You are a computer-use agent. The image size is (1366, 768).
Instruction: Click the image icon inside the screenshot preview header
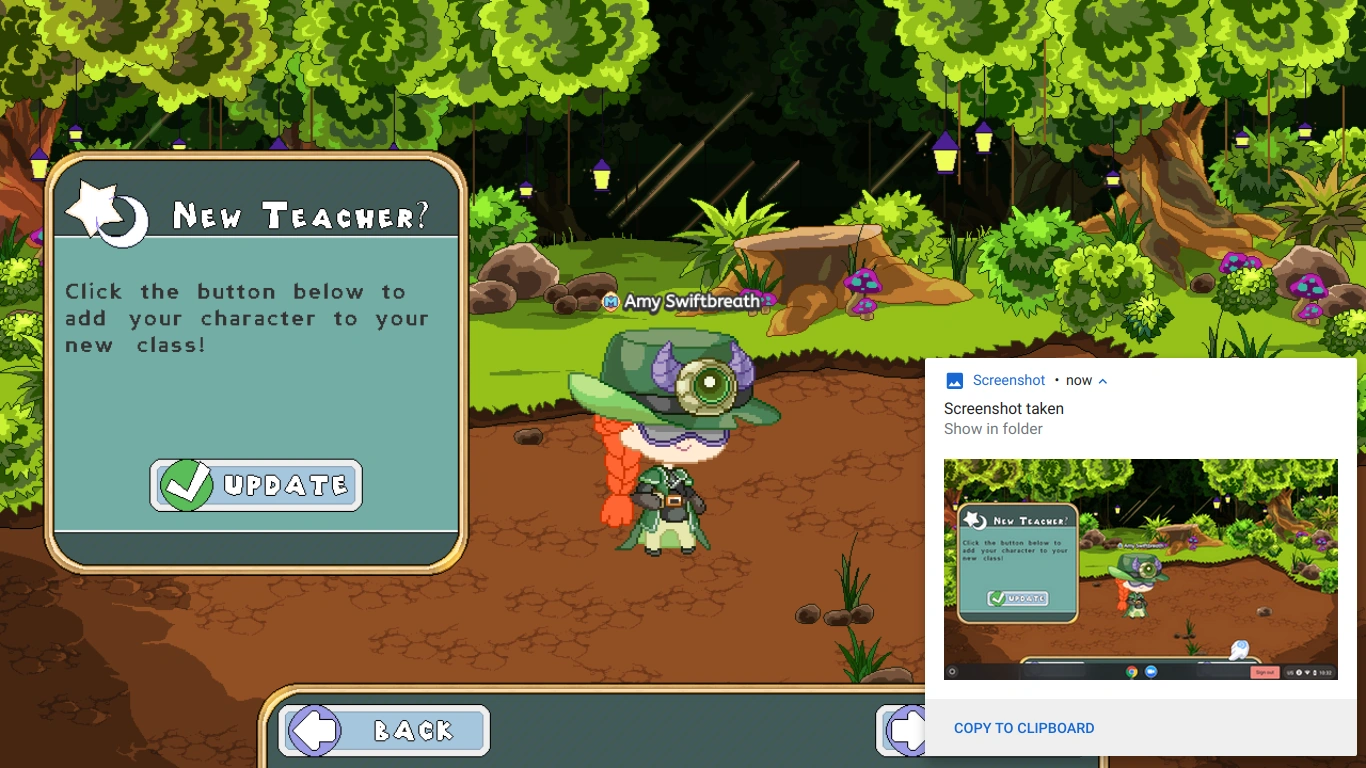pyautogui.click(x=953, y=380)
